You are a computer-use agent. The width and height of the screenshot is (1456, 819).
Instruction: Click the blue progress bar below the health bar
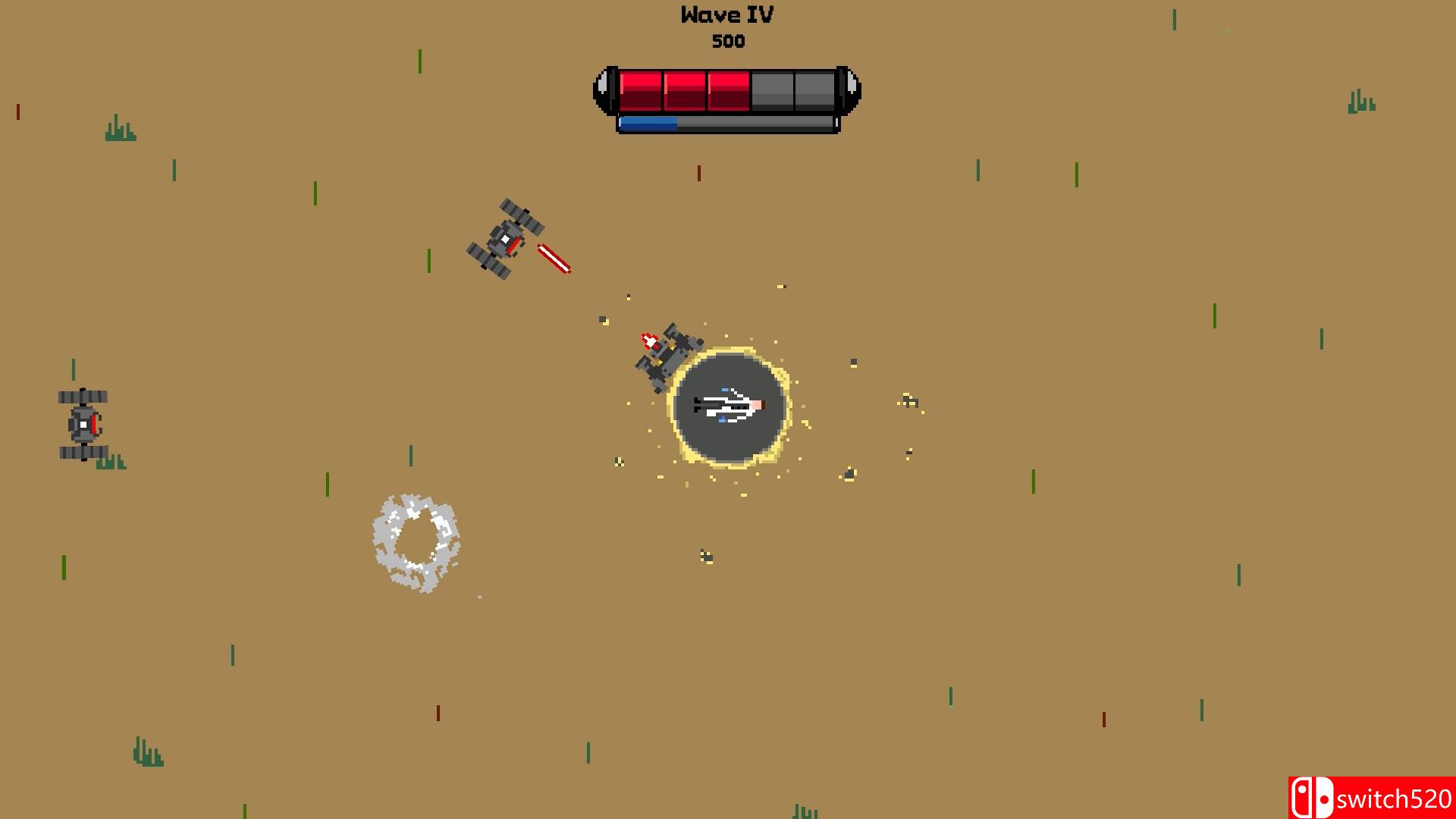(648, 123)
